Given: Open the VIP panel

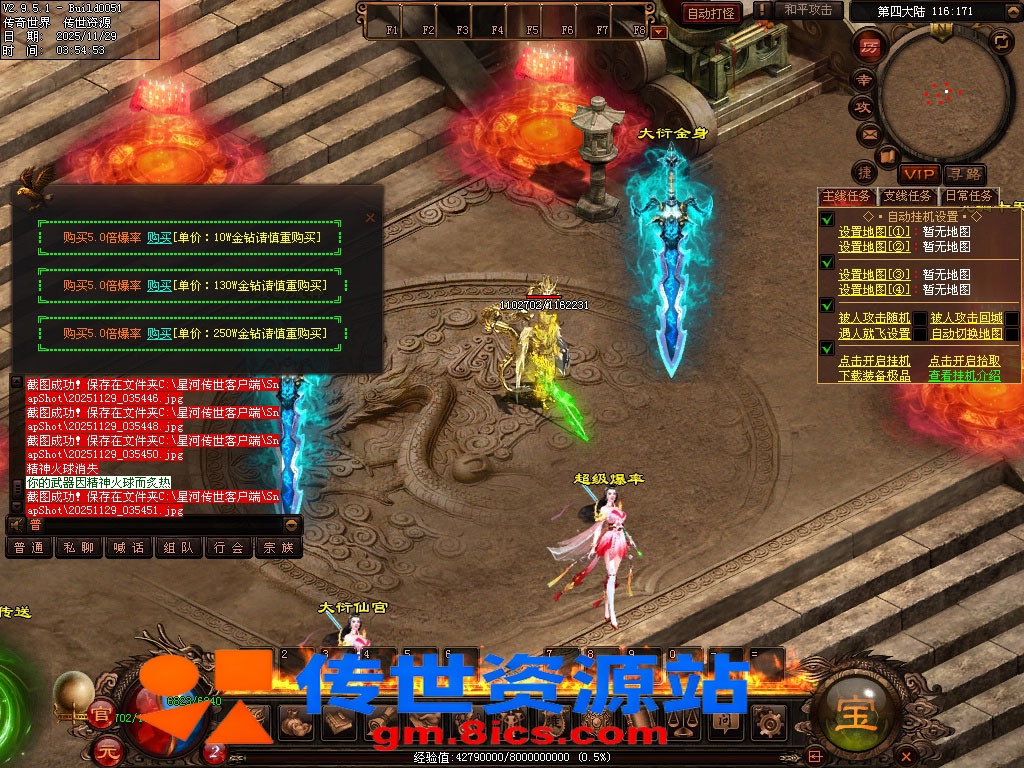Looking at the screenshot, I should point(918,174).
